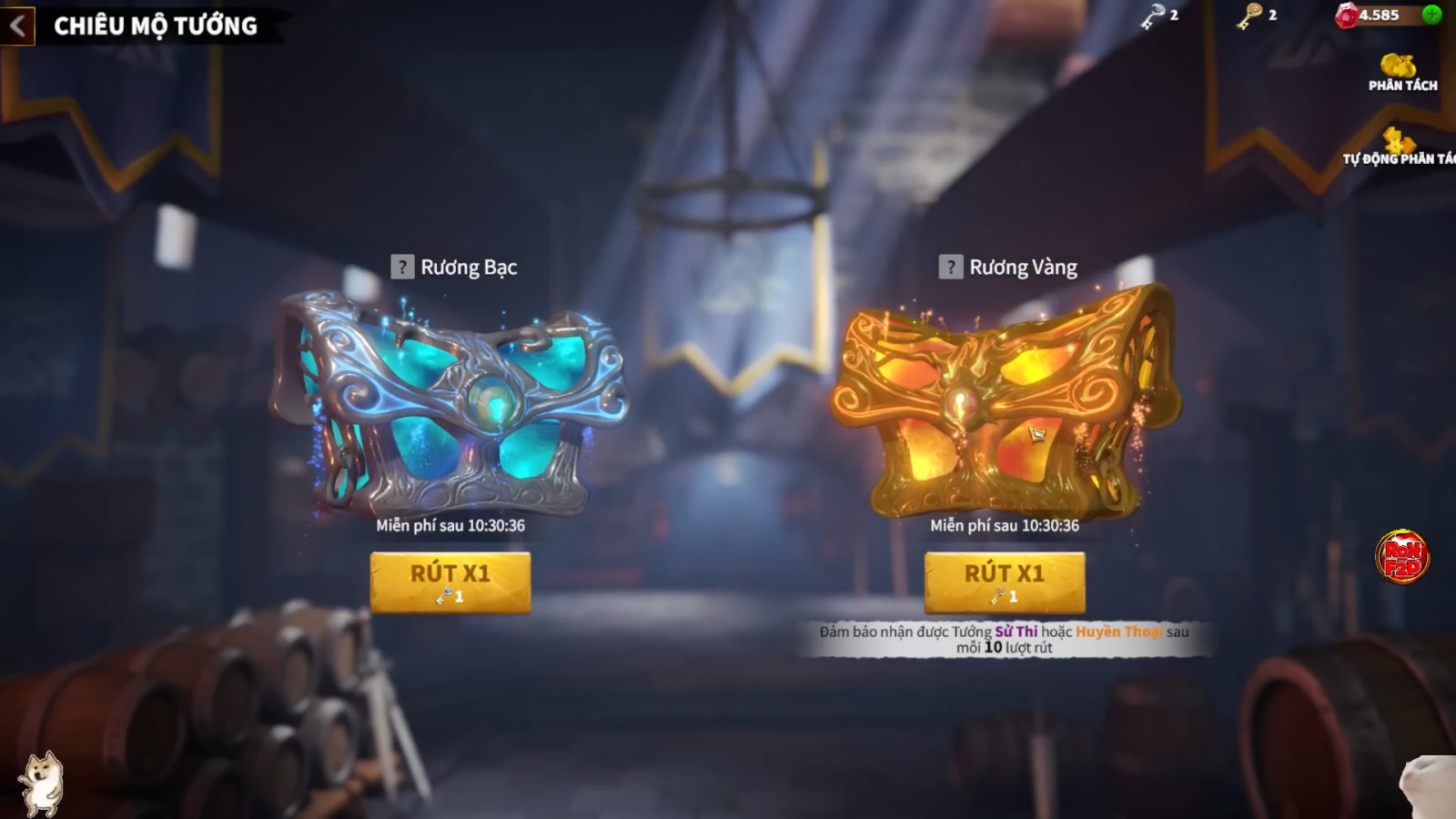Select the silver chest

click(x=450, y=400)
